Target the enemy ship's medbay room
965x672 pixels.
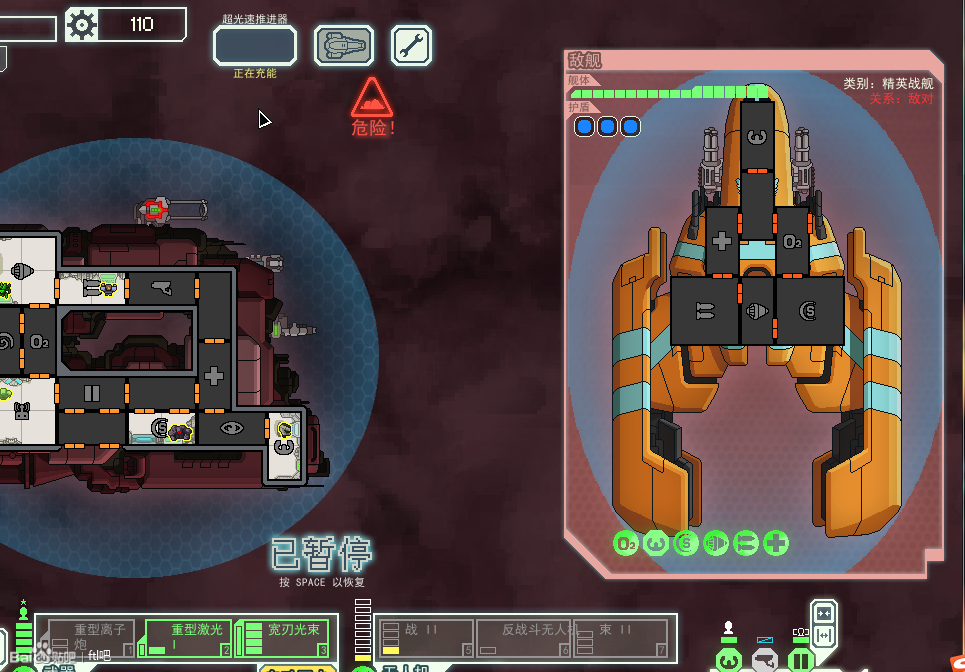722,241
